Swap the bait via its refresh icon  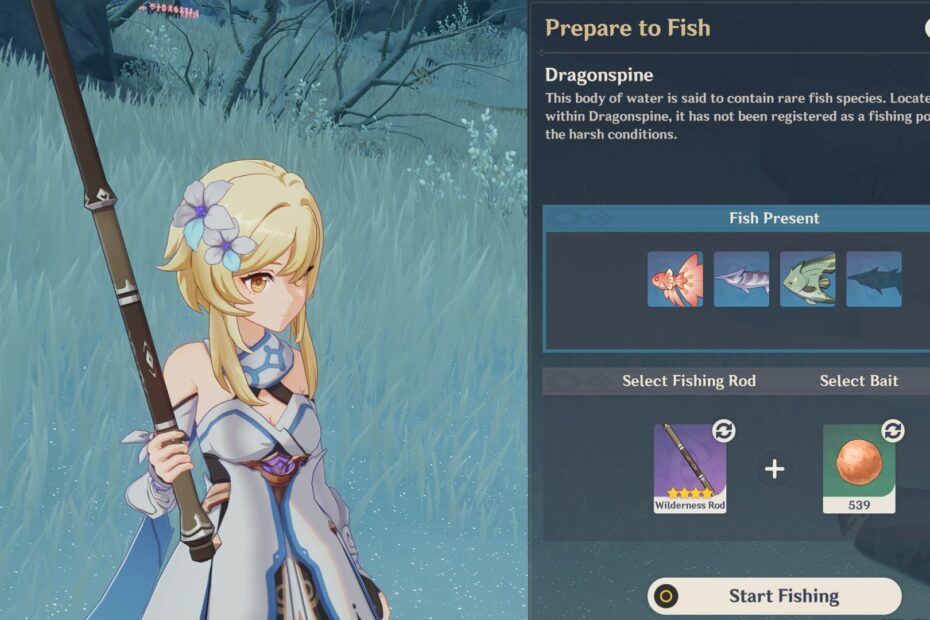pyautogui.click(x=892, y=431)
